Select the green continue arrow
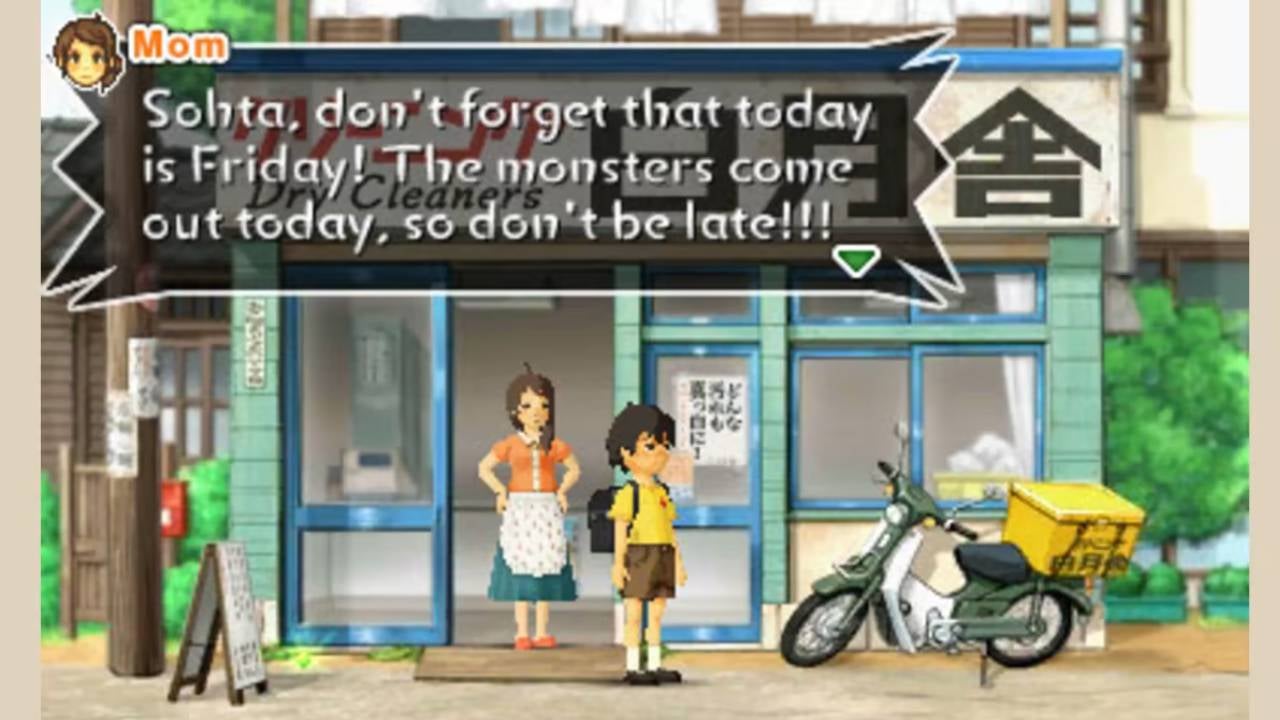This screenshot has width=1280, height=720. click(856, 260)
